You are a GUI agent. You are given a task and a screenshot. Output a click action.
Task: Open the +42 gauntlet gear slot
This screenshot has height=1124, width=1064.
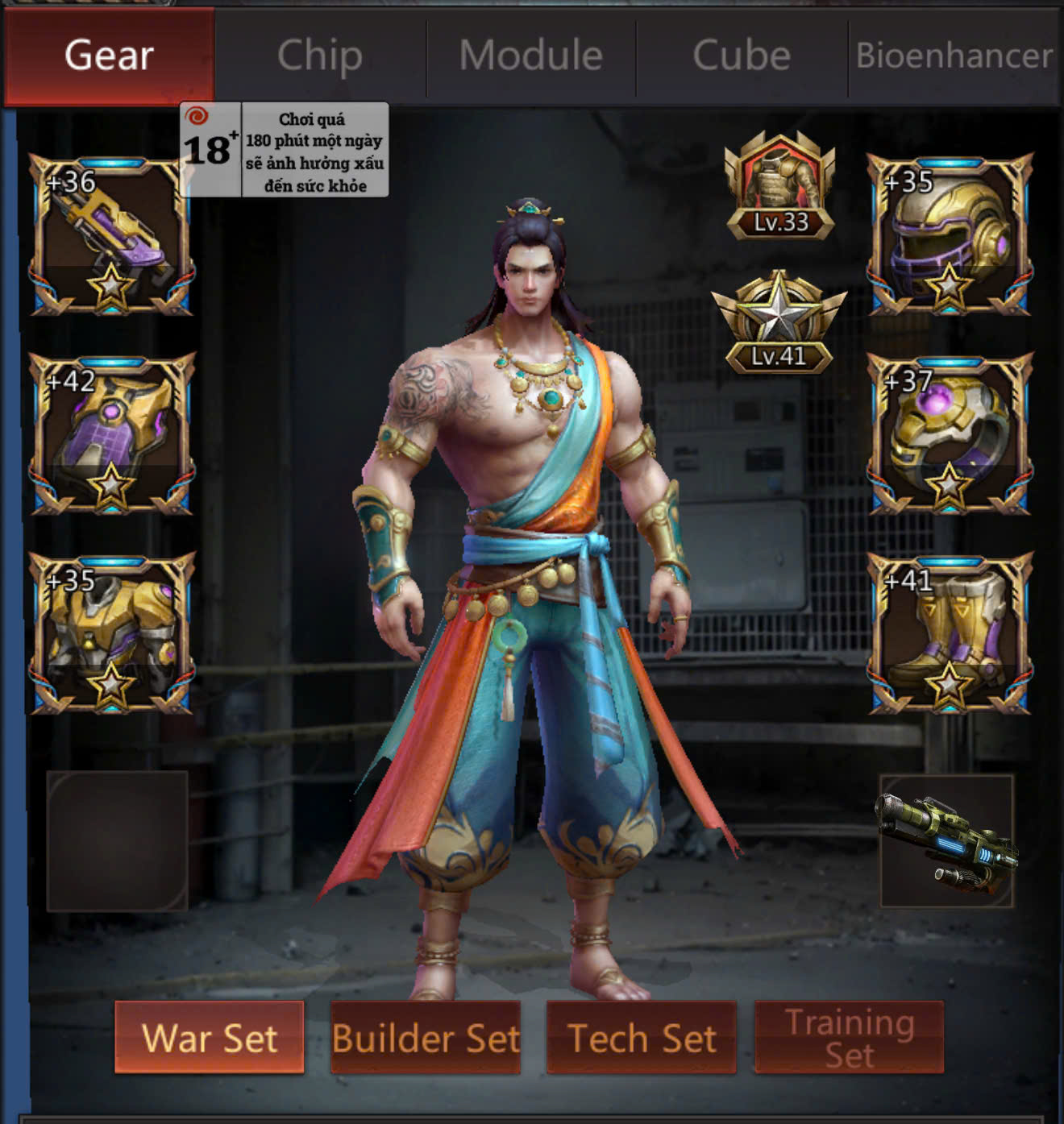click(x=111, y=434)
